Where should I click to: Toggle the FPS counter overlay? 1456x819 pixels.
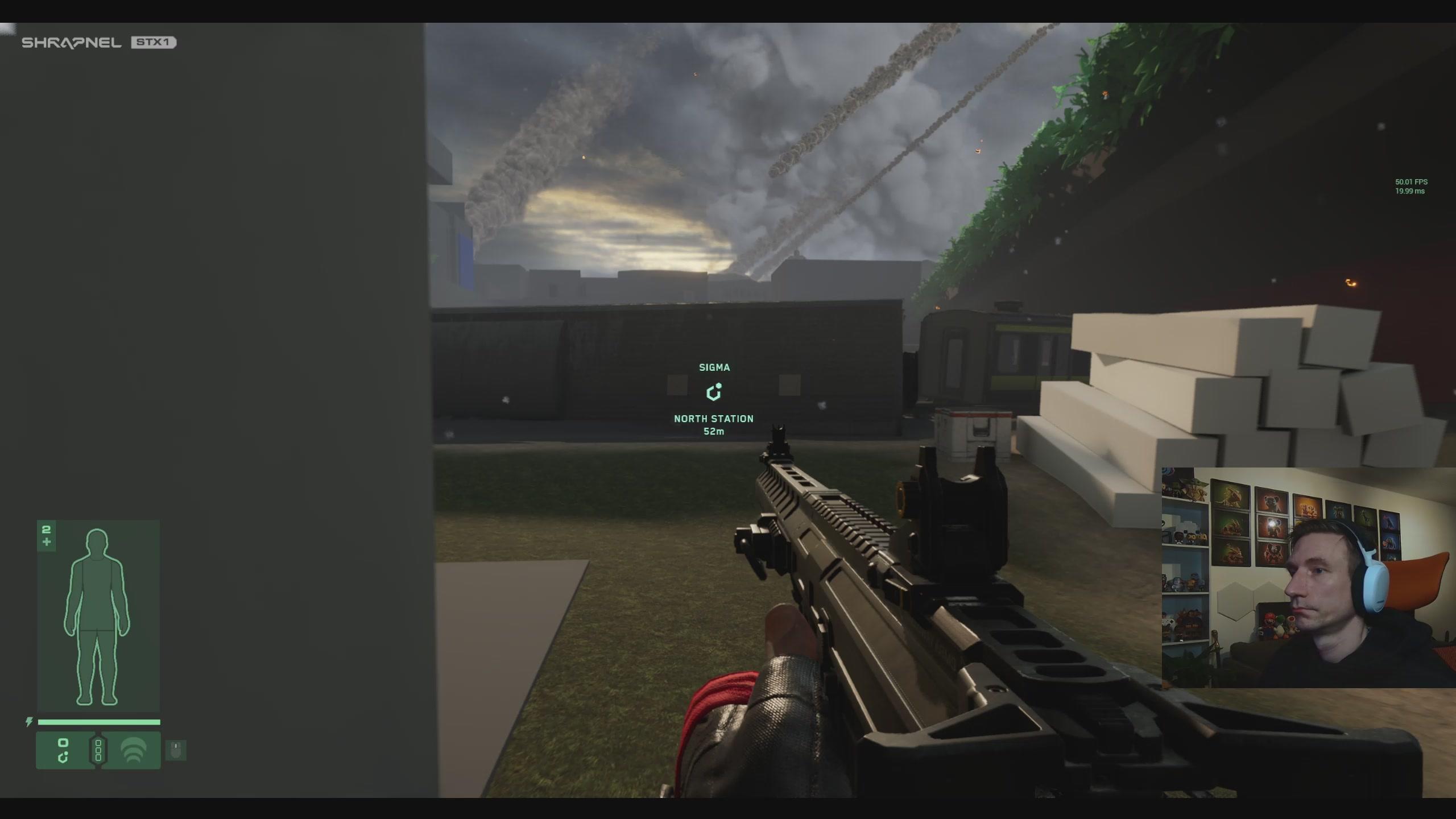click(1411, 182)
